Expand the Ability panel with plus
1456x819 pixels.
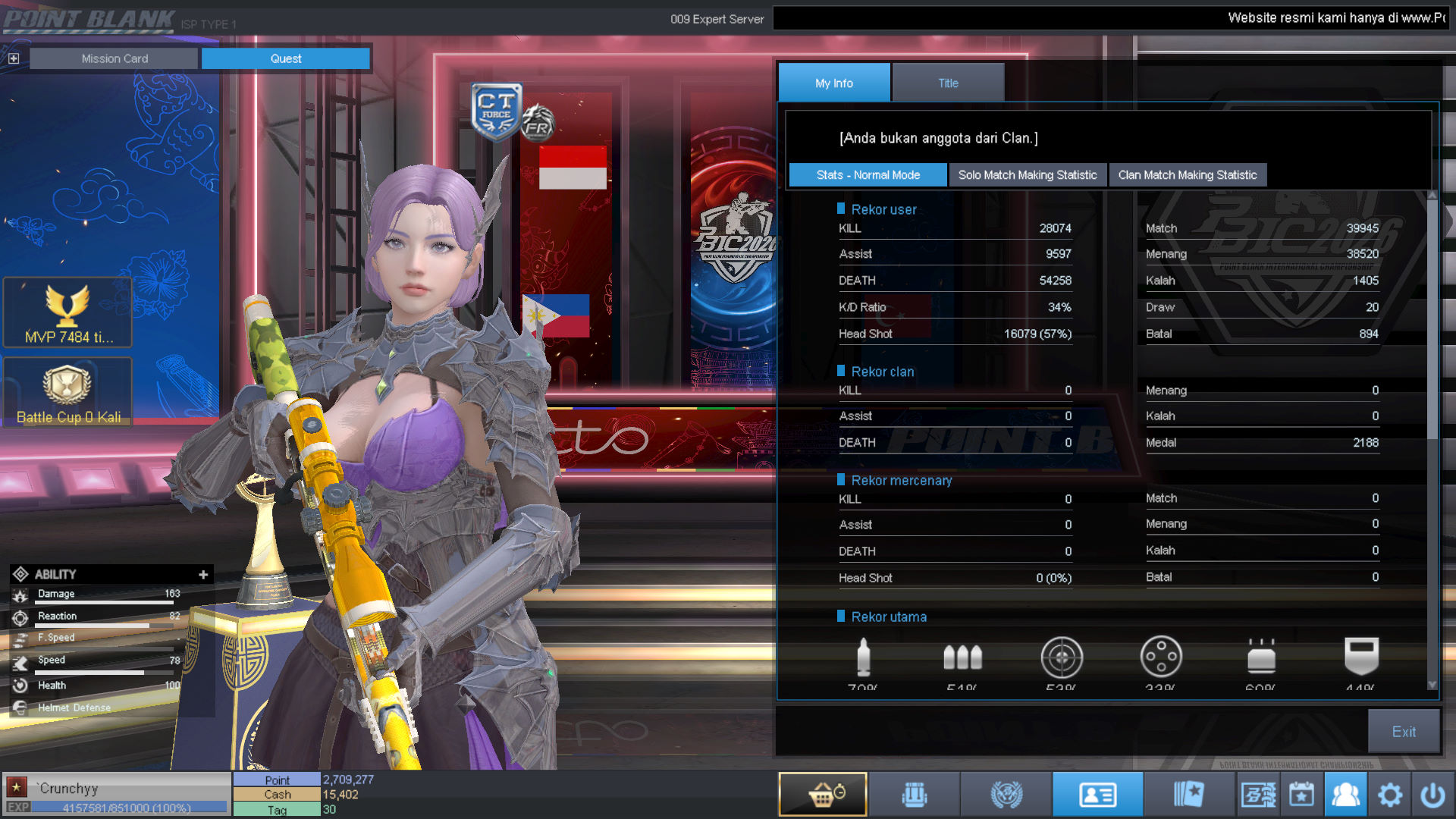[203, 575]
